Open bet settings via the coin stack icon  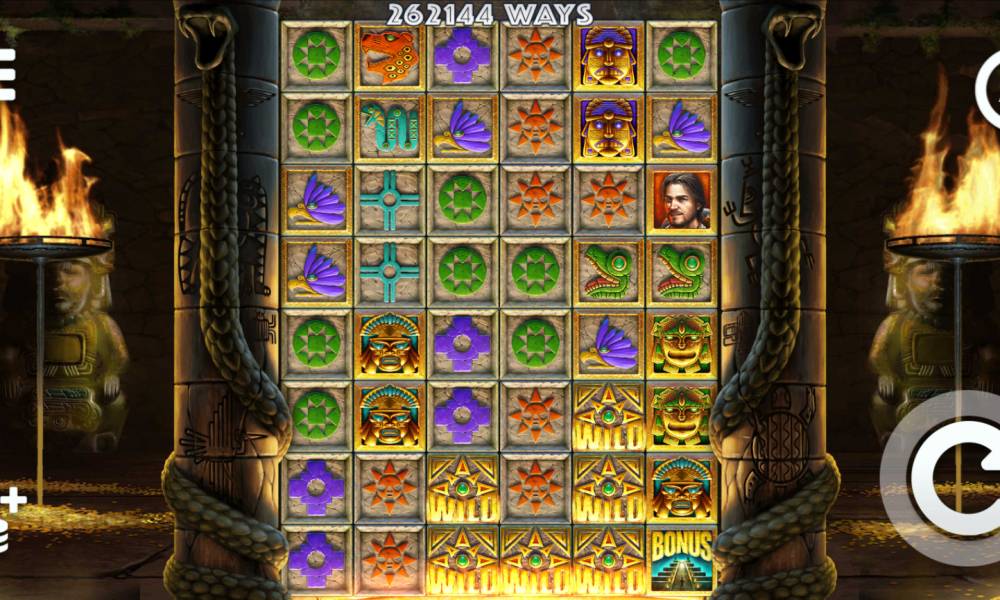[8, 520]
